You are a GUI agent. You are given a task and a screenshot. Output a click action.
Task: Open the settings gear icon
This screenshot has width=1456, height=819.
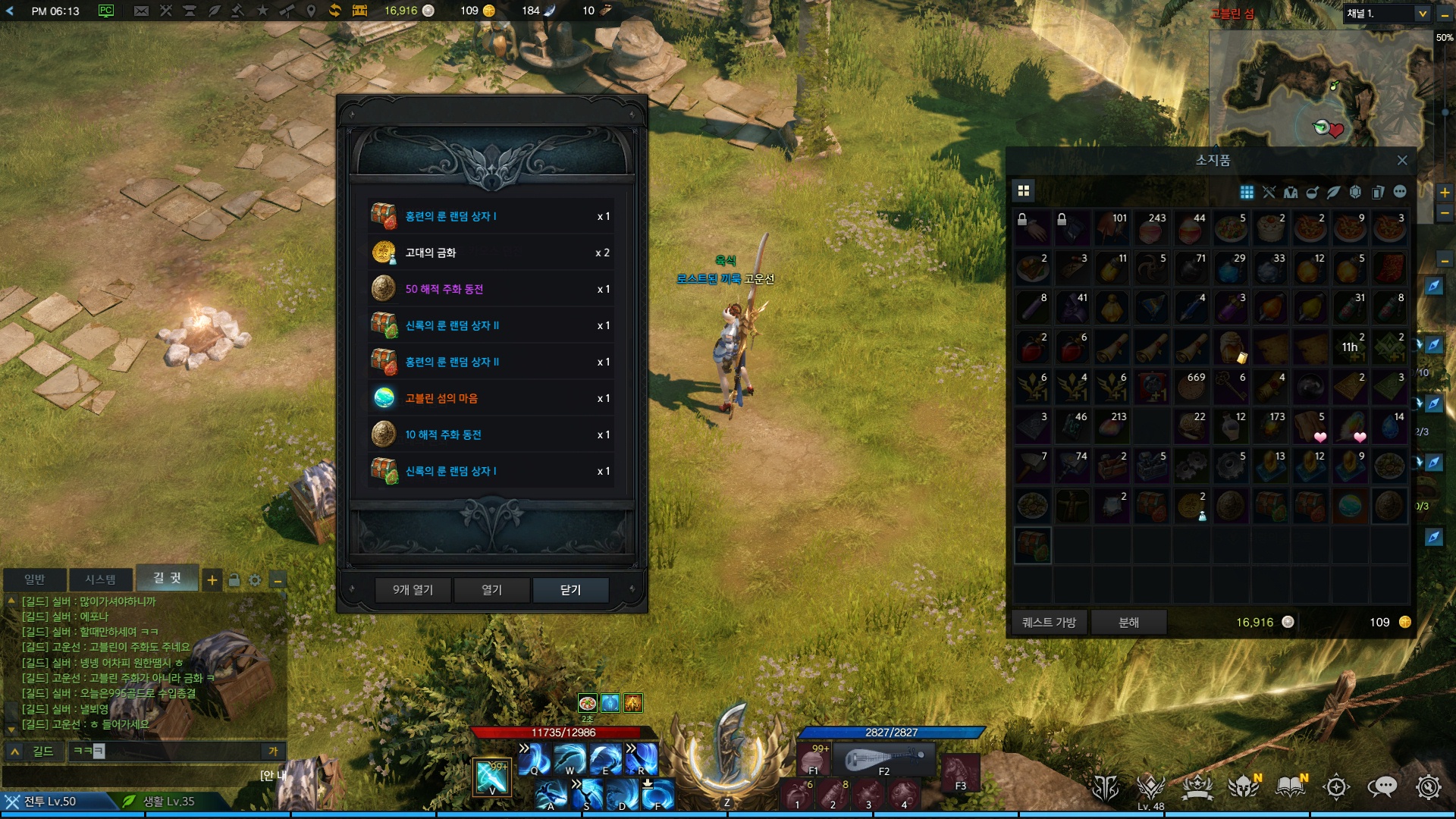pyautogui.click(x=1428, y=787)
